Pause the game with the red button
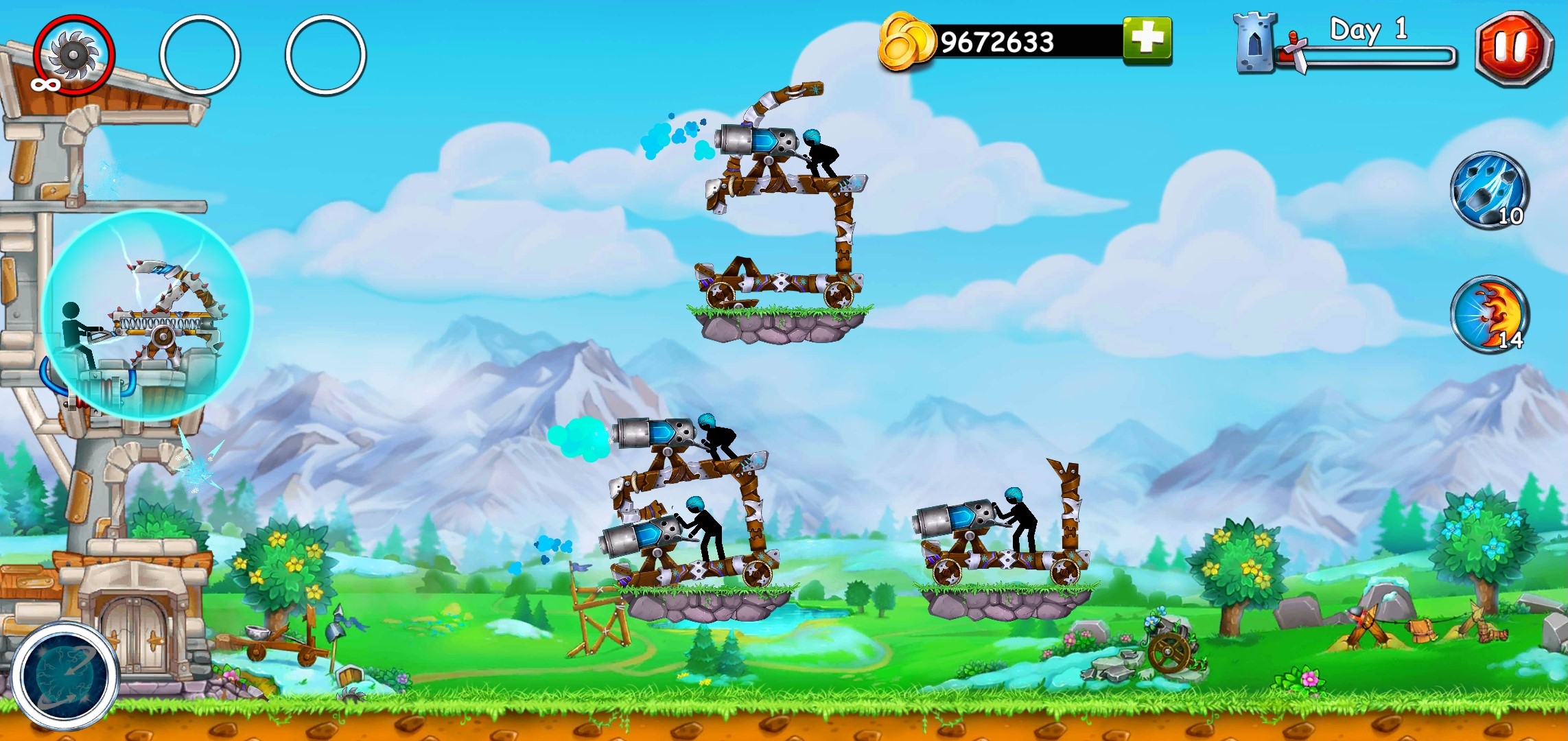 point(1513,48)
